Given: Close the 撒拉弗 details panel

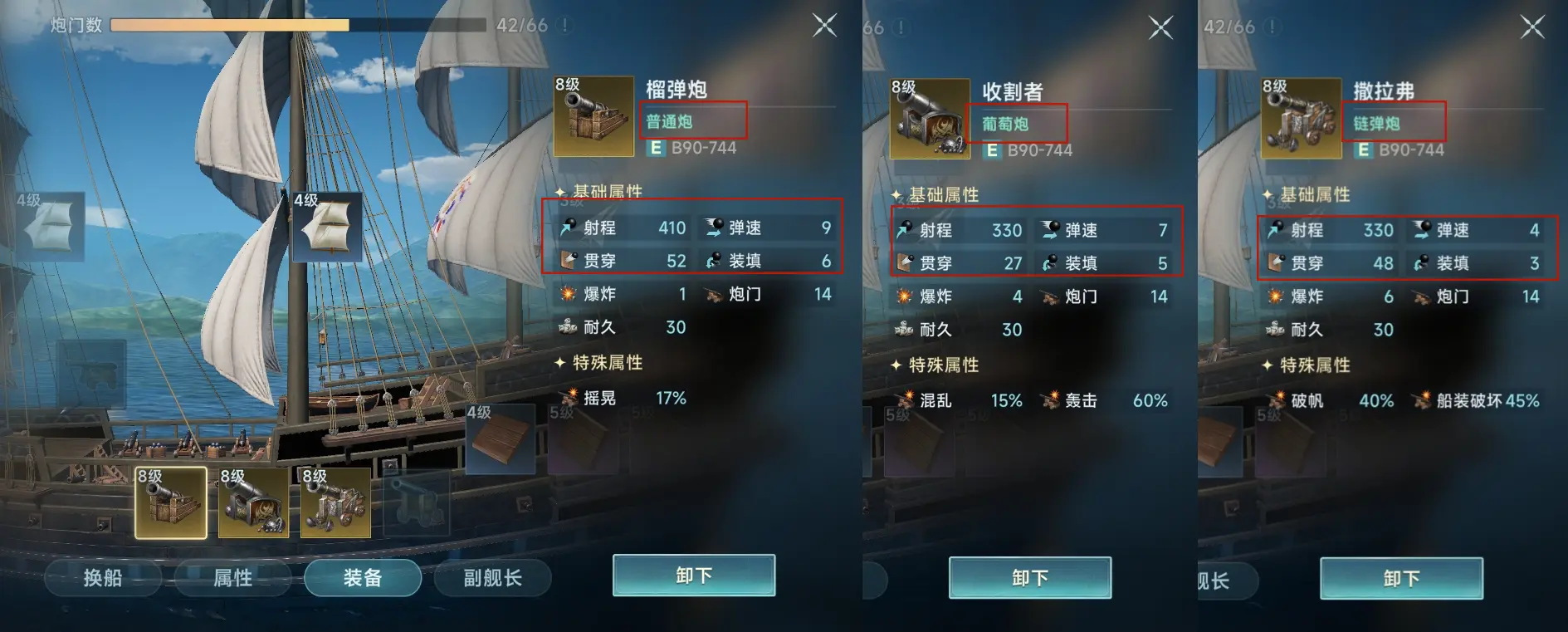Looking at the screenshot, I should pyautogui.click(x=1531, y=27).
